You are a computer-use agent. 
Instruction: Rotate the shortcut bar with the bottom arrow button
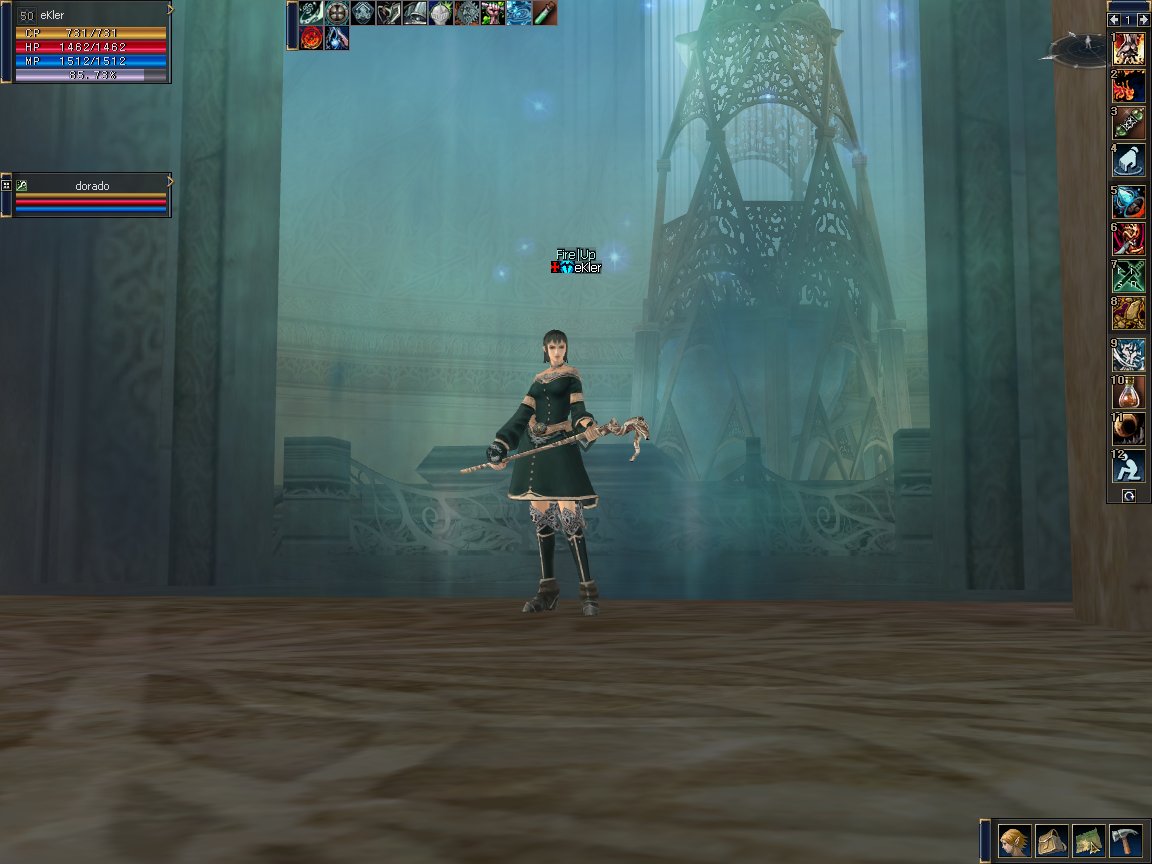(1128, 495)
